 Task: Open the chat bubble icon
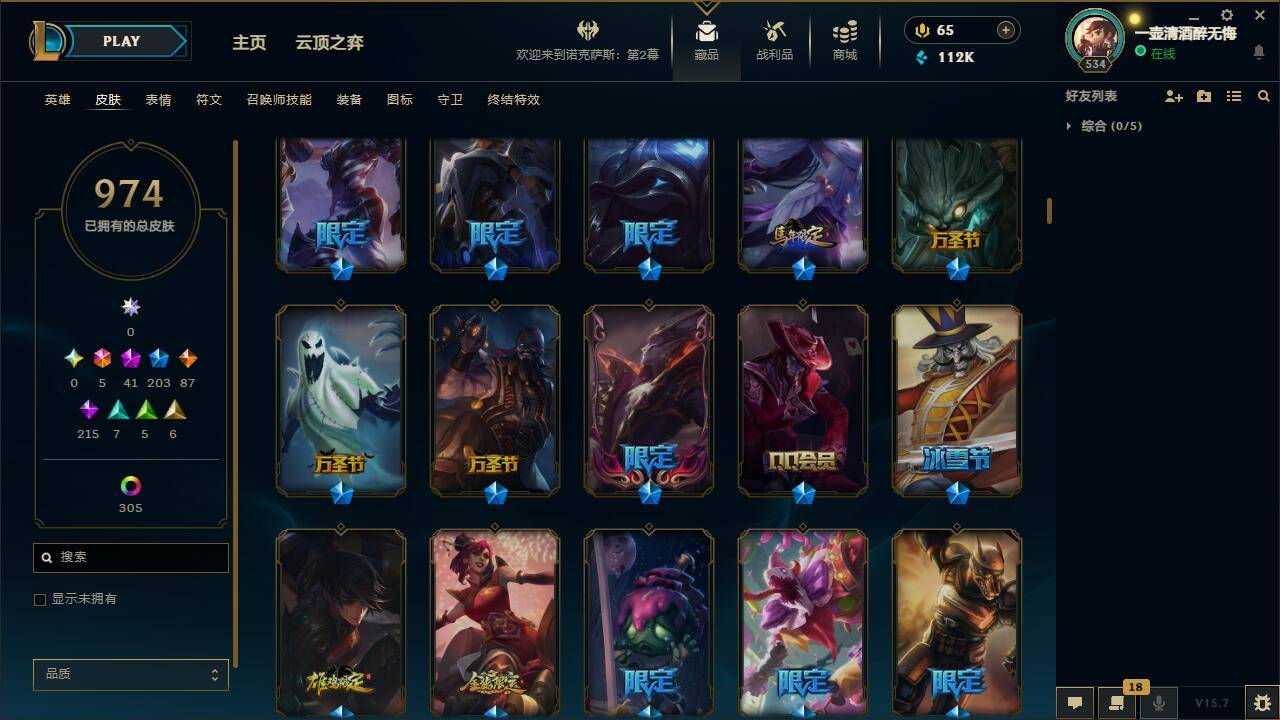[x=1074, y=704]
